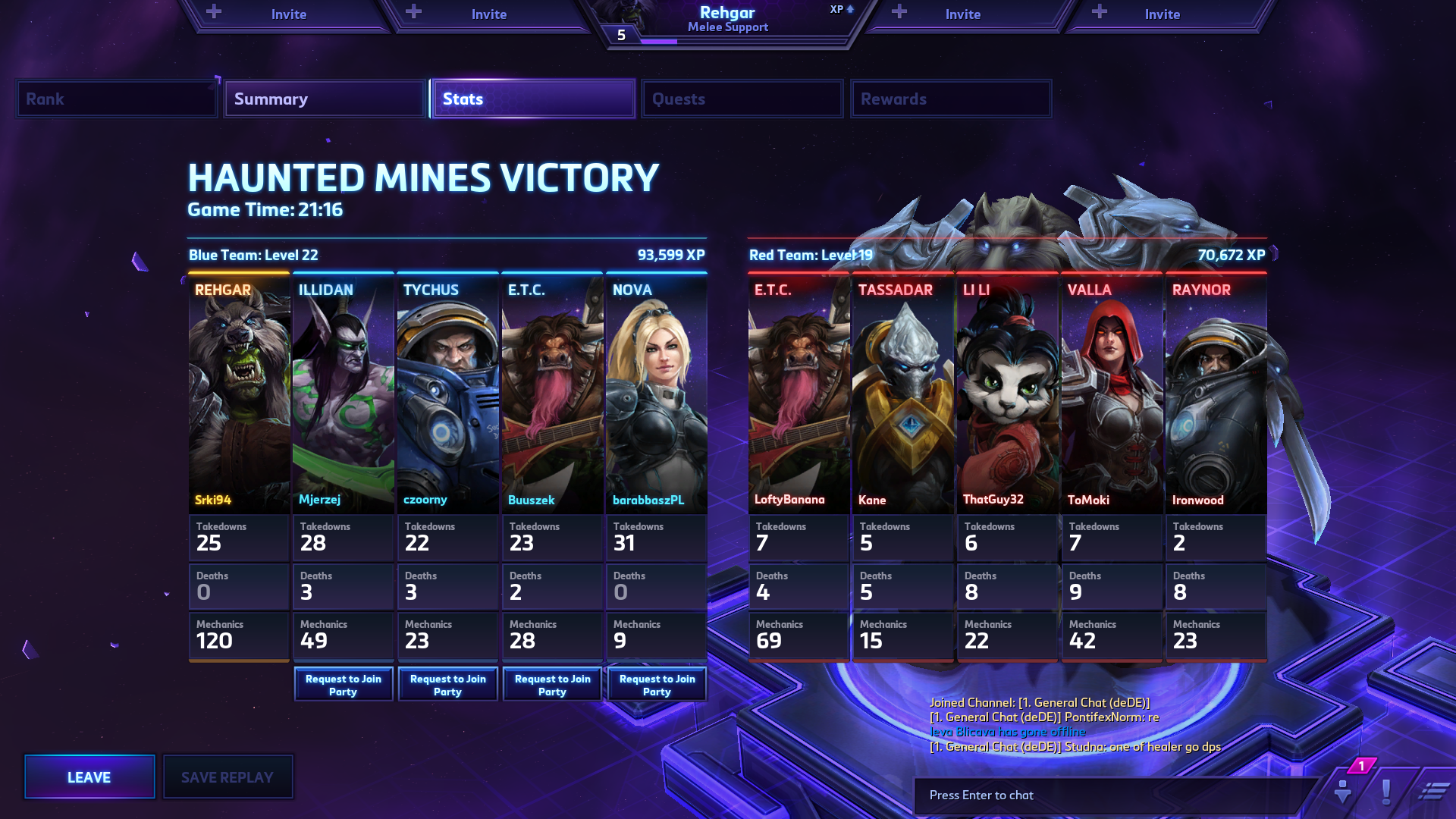This screenshot has width=1456, height=819.
Task: Open the Rank tab
Action: [x=116, y=99]
